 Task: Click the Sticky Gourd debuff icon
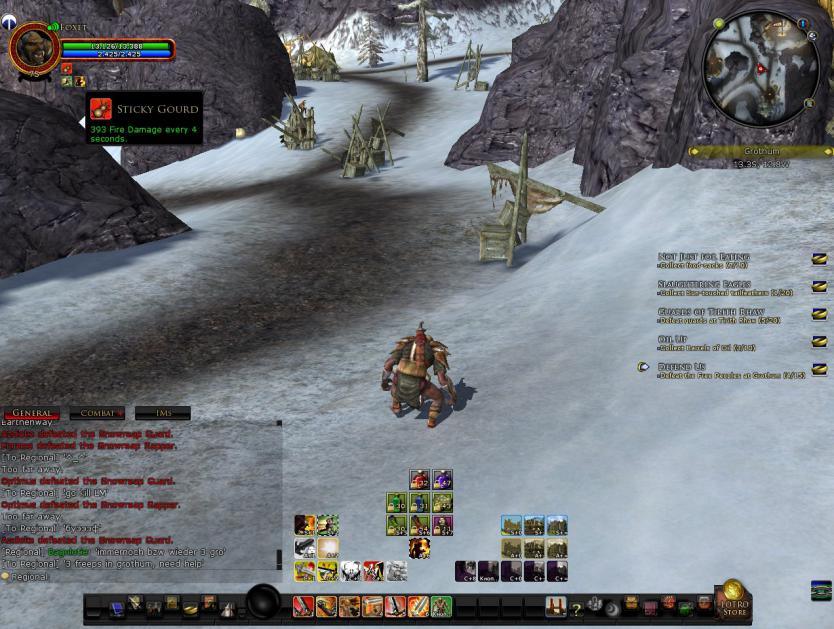point(100,109)
